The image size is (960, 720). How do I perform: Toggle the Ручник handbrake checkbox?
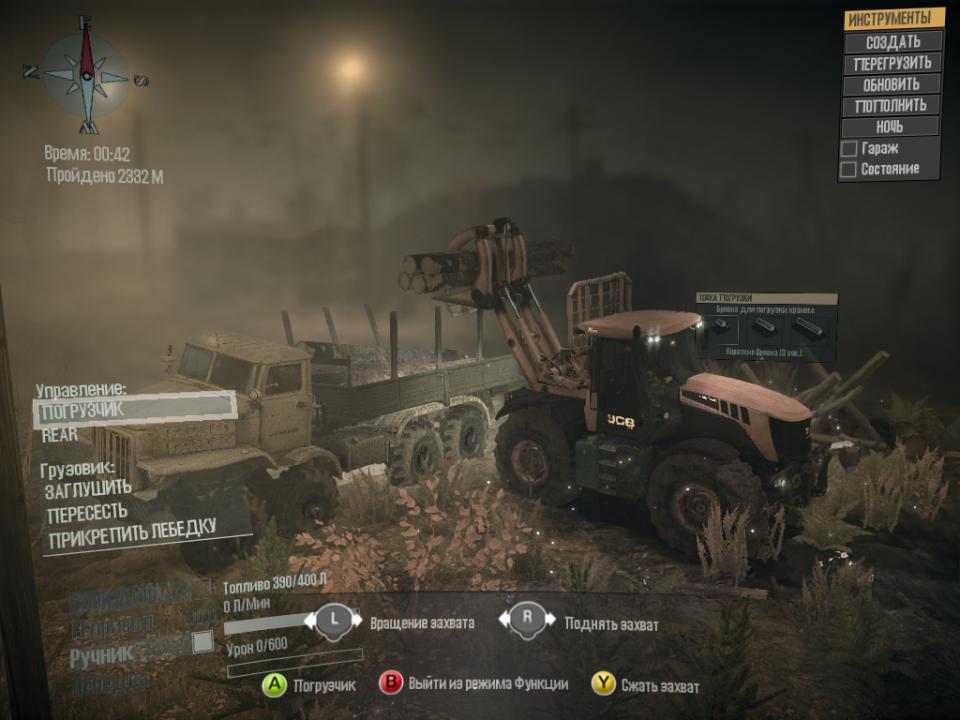coord(203,642)
